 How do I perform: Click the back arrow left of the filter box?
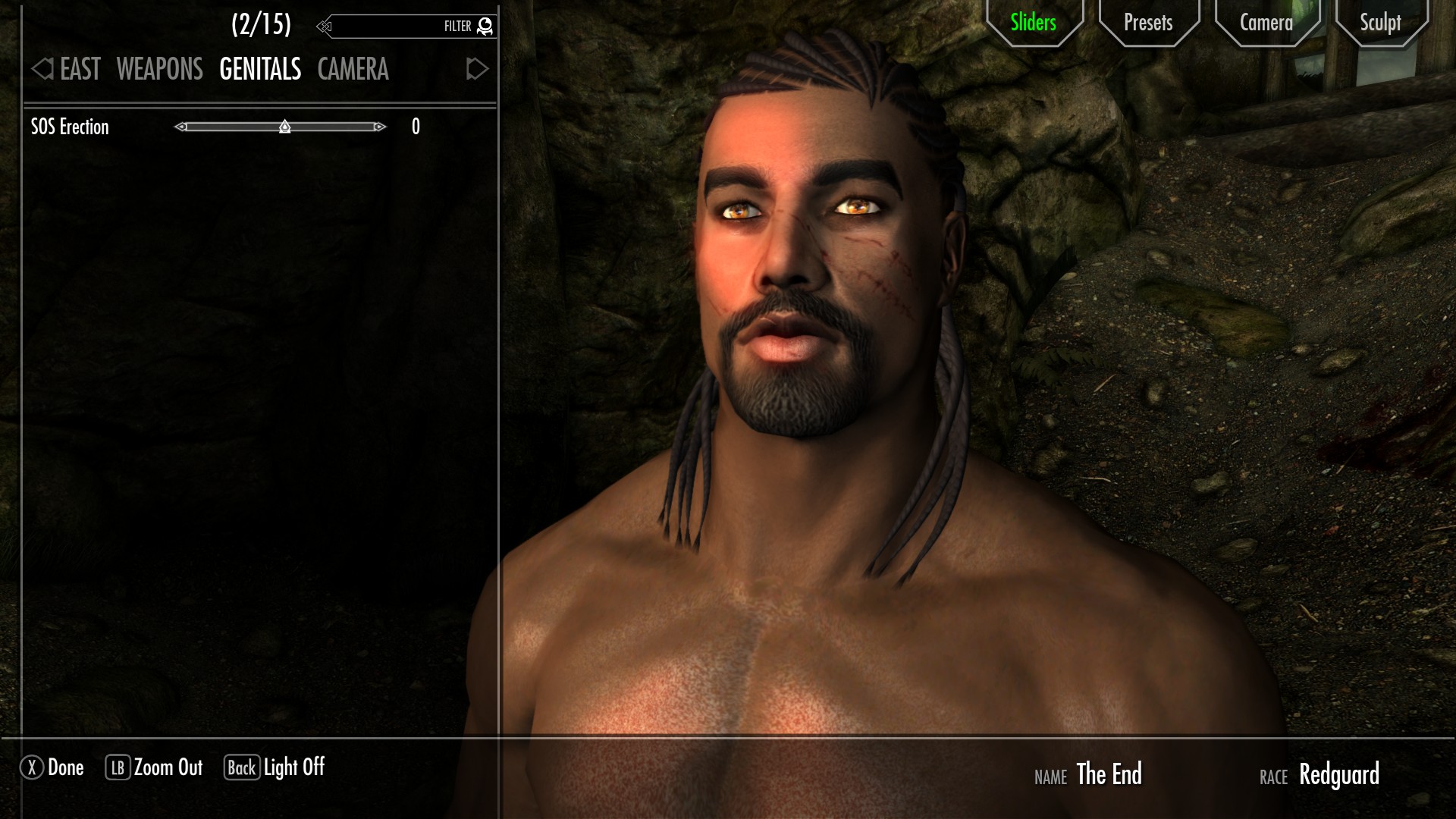325,25
